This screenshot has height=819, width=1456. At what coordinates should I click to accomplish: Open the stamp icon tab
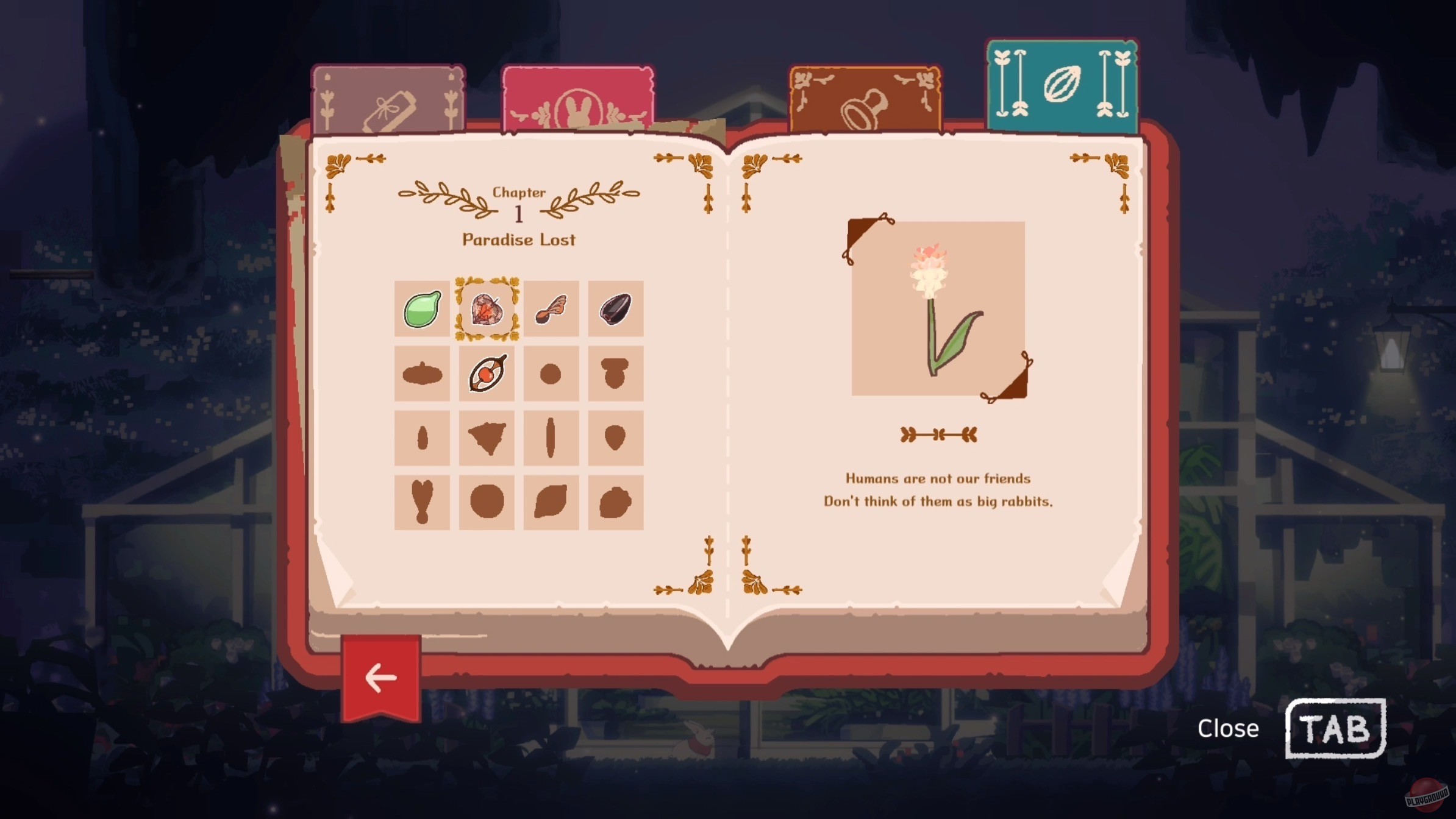(865, 97)
